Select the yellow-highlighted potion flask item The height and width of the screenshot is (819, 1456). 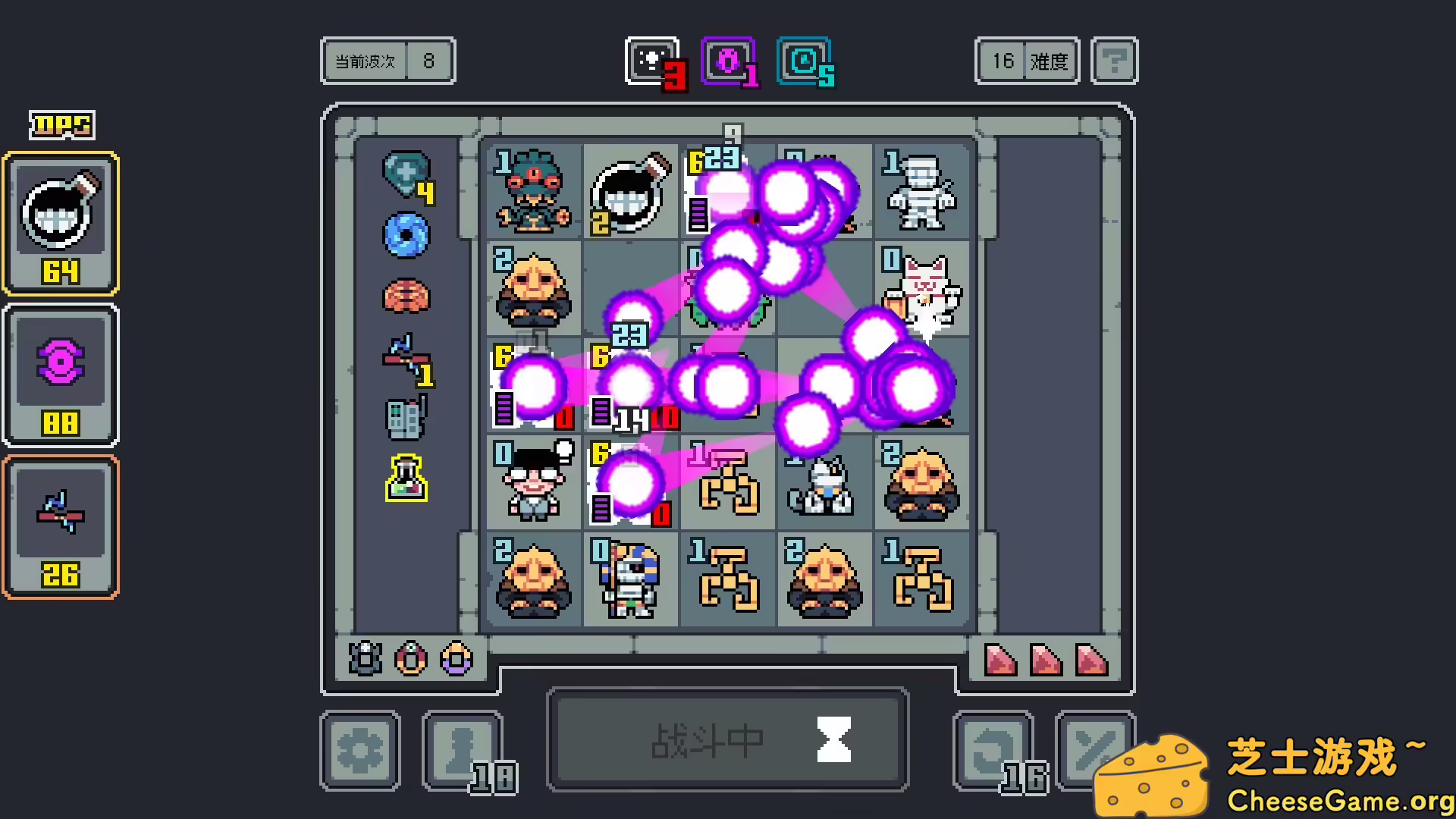(x=406, y=479)
